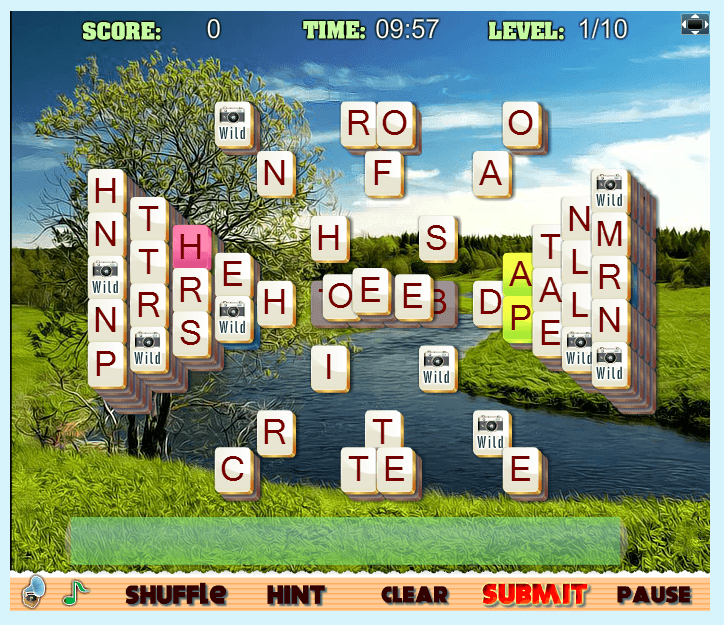The height and width of the screenshot is (625, 724).
Task: Toggle the sound speaker icon
Action: pyautogui.click(x=35, y=590)
